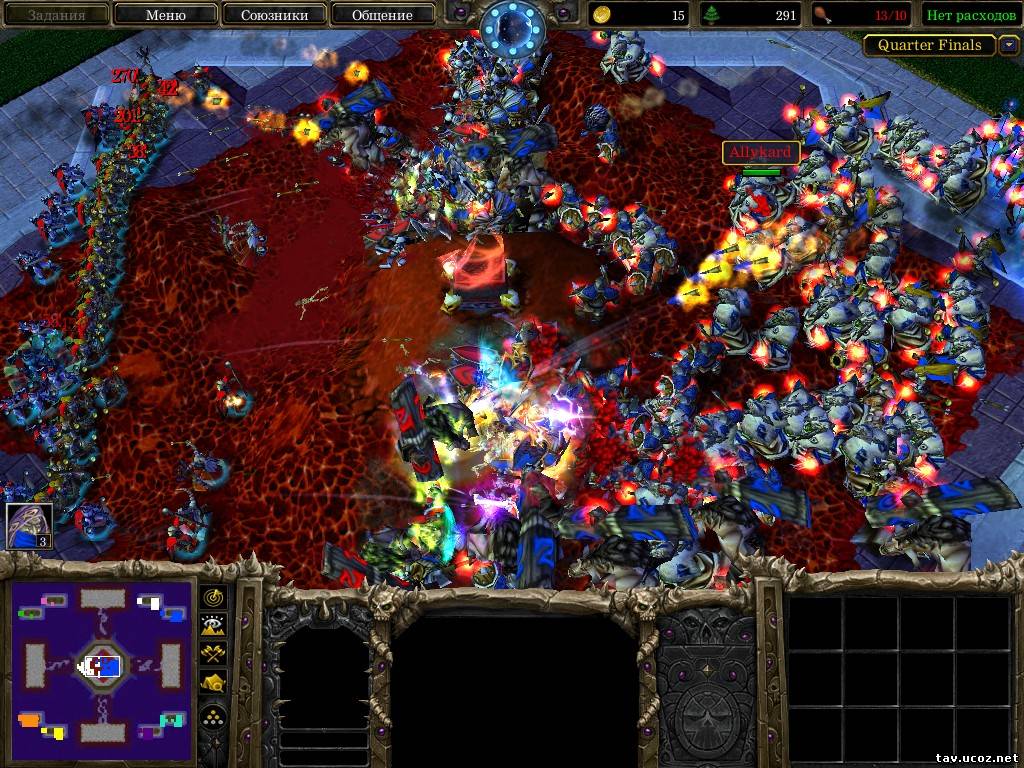The width and height of the screenshot is (1024, 768).
Task: Open the Общение chat log
Action: [x=382, y=15]
